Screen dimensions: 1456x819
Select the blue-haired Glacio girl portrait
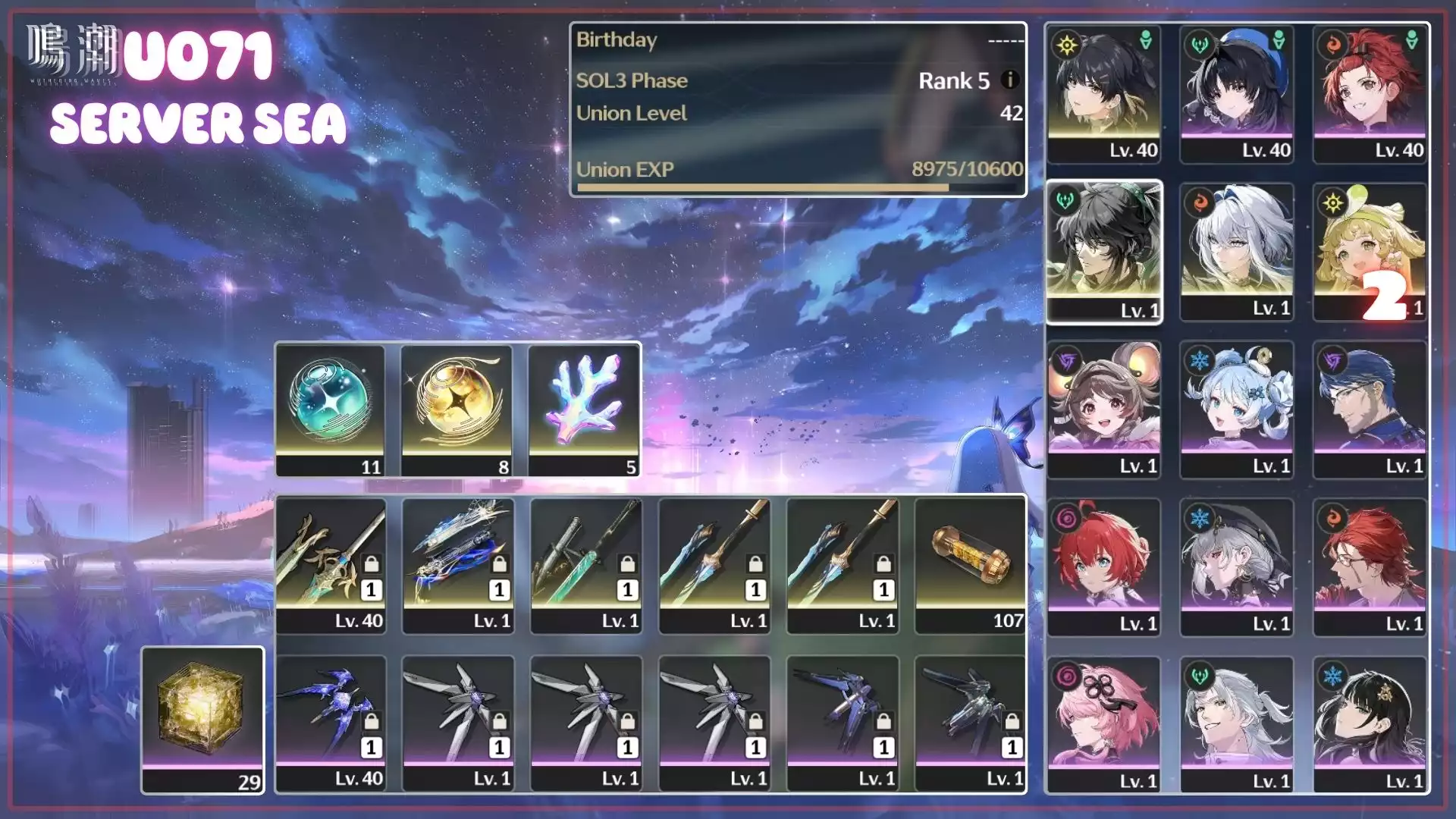click(x=1236, y=409)
